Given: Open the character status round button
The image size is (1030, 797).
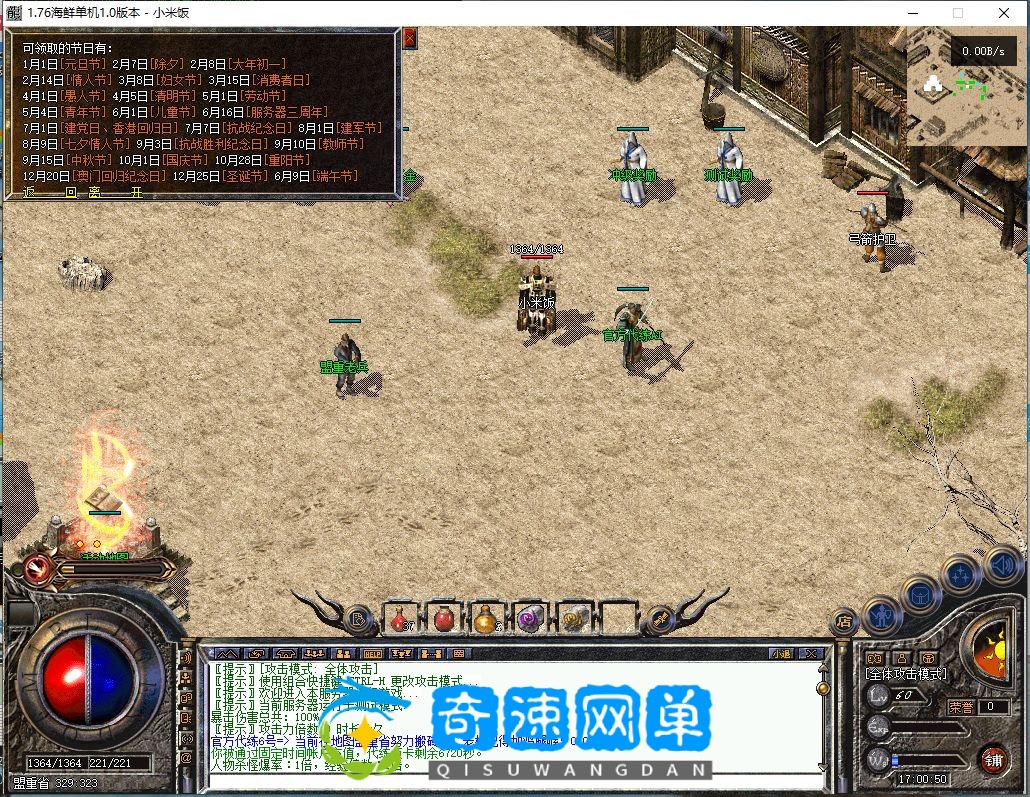Looking at the screenshot, I should coord(882,613).
